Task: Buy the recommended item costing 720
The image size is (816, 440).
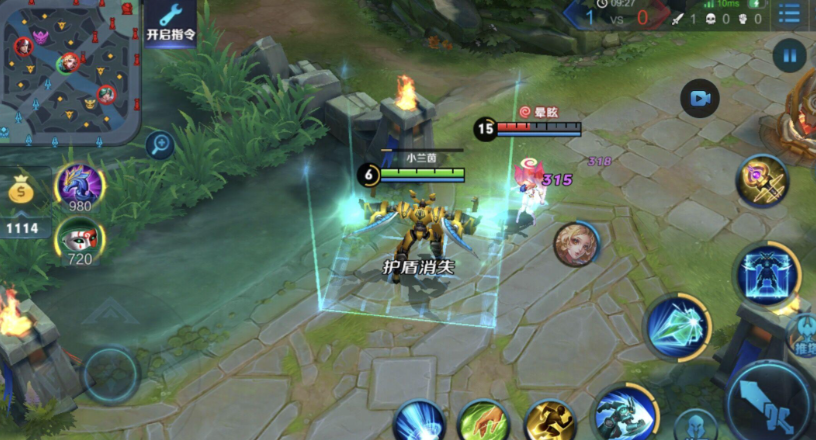Action: 80,239
